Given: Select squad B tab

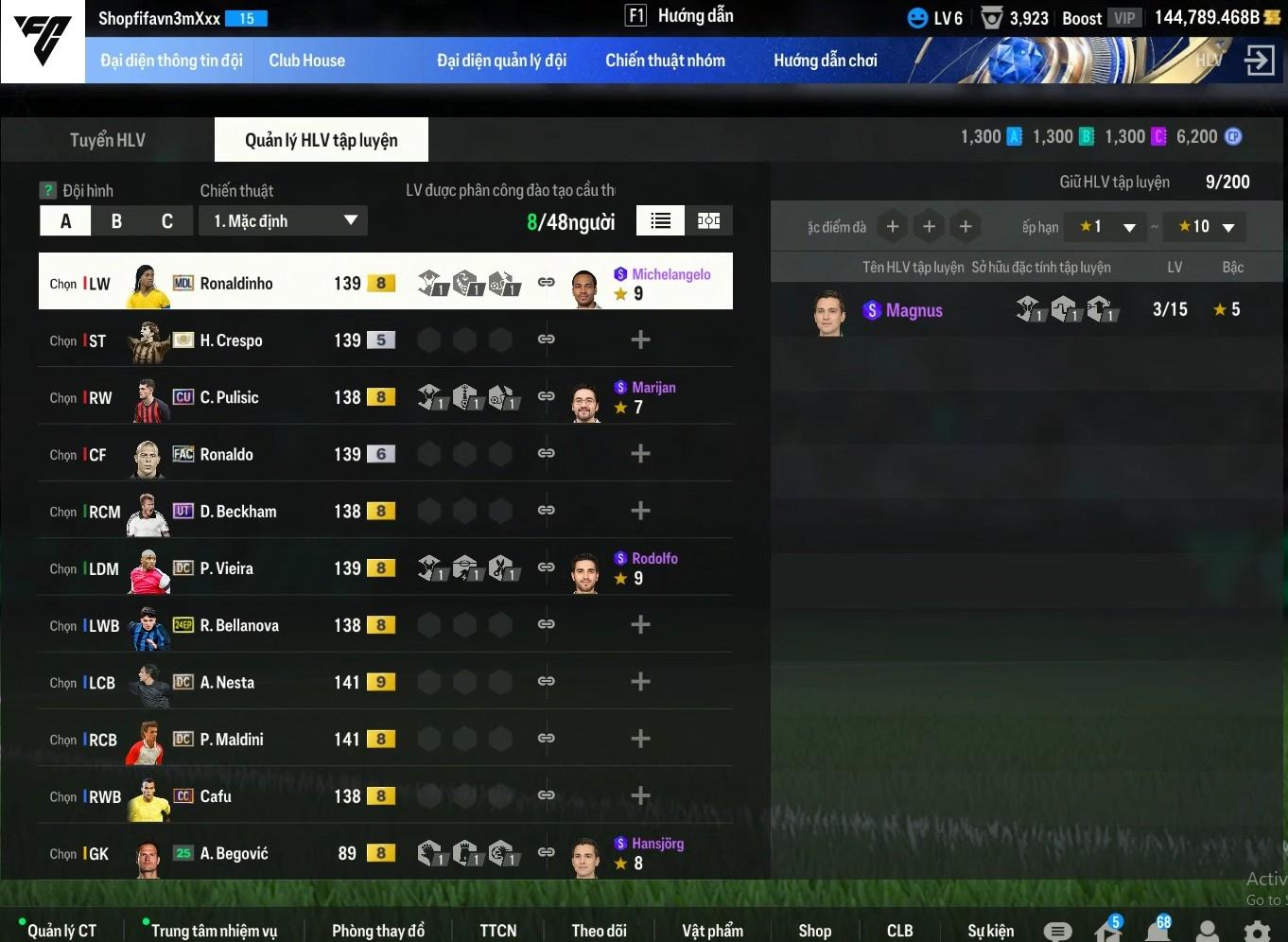Looking at the screenshot, I should (116, 221).
